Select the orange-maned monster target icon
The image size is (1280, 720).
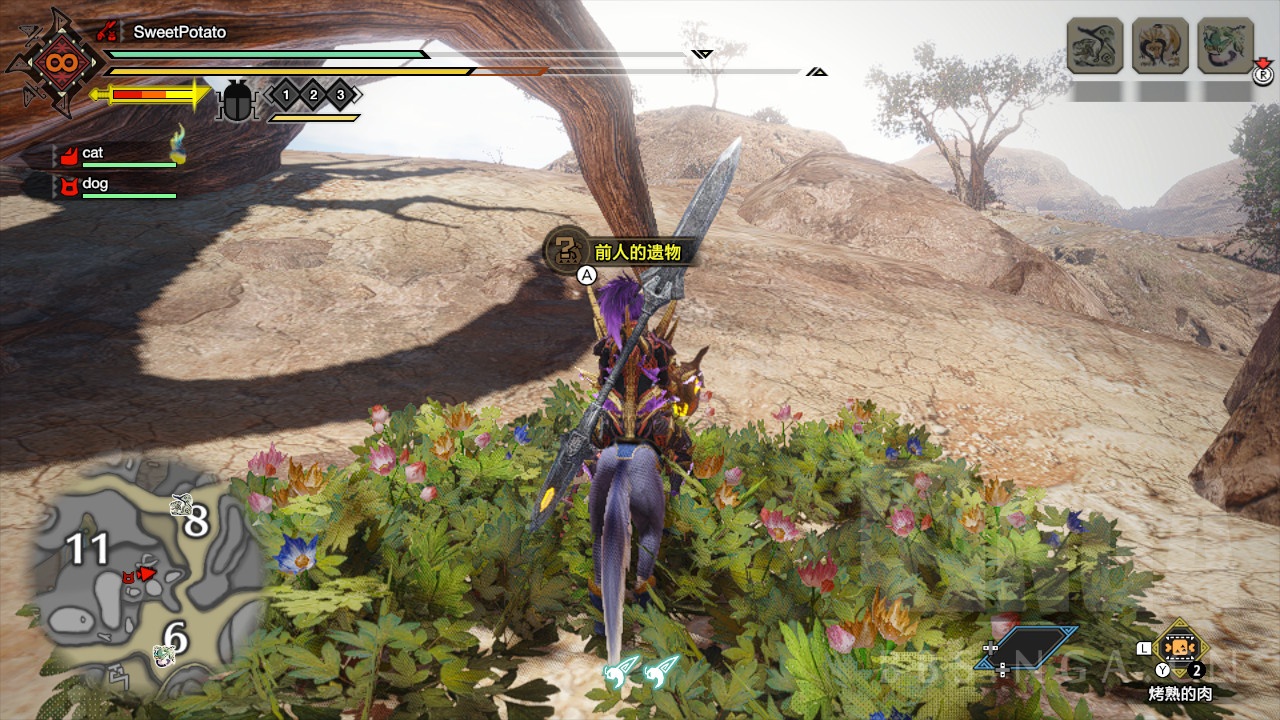[1160, 46]
